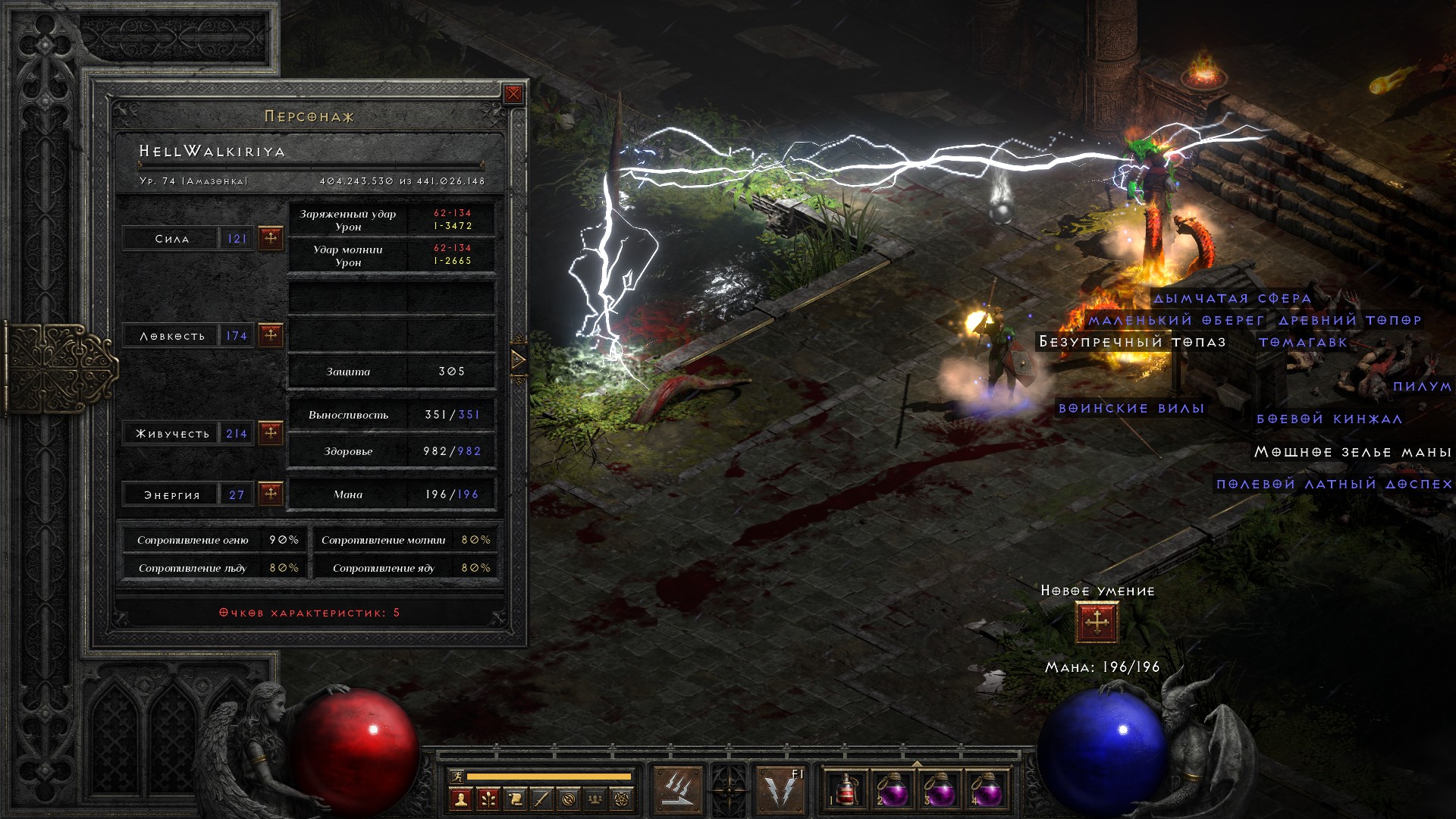The image size is (1456, 819).
Task: Close the character sheet panel
Action: coord(513,94)
